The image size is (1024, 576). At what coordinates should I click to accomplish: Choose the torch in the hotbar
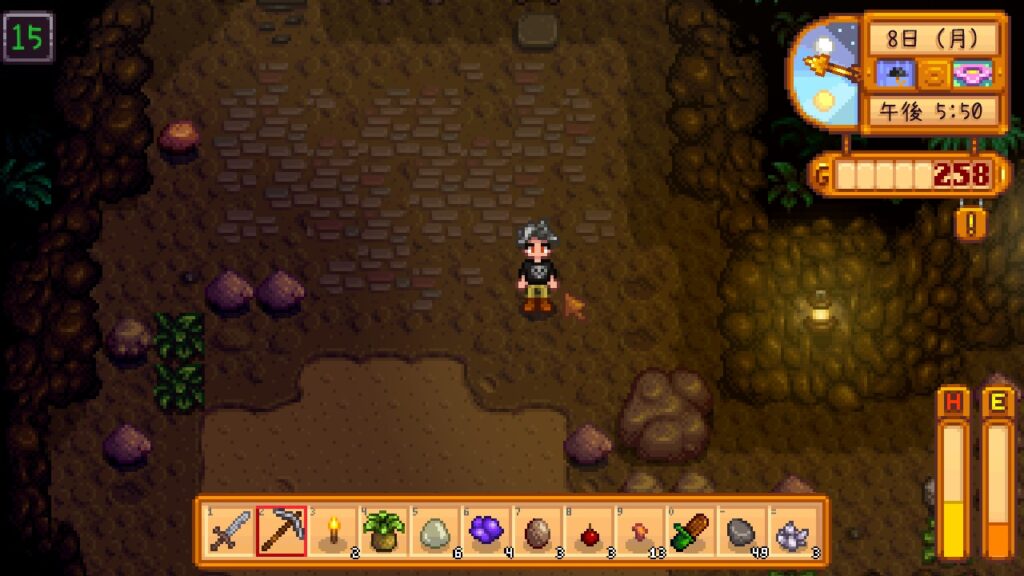[x=333, y=531]
